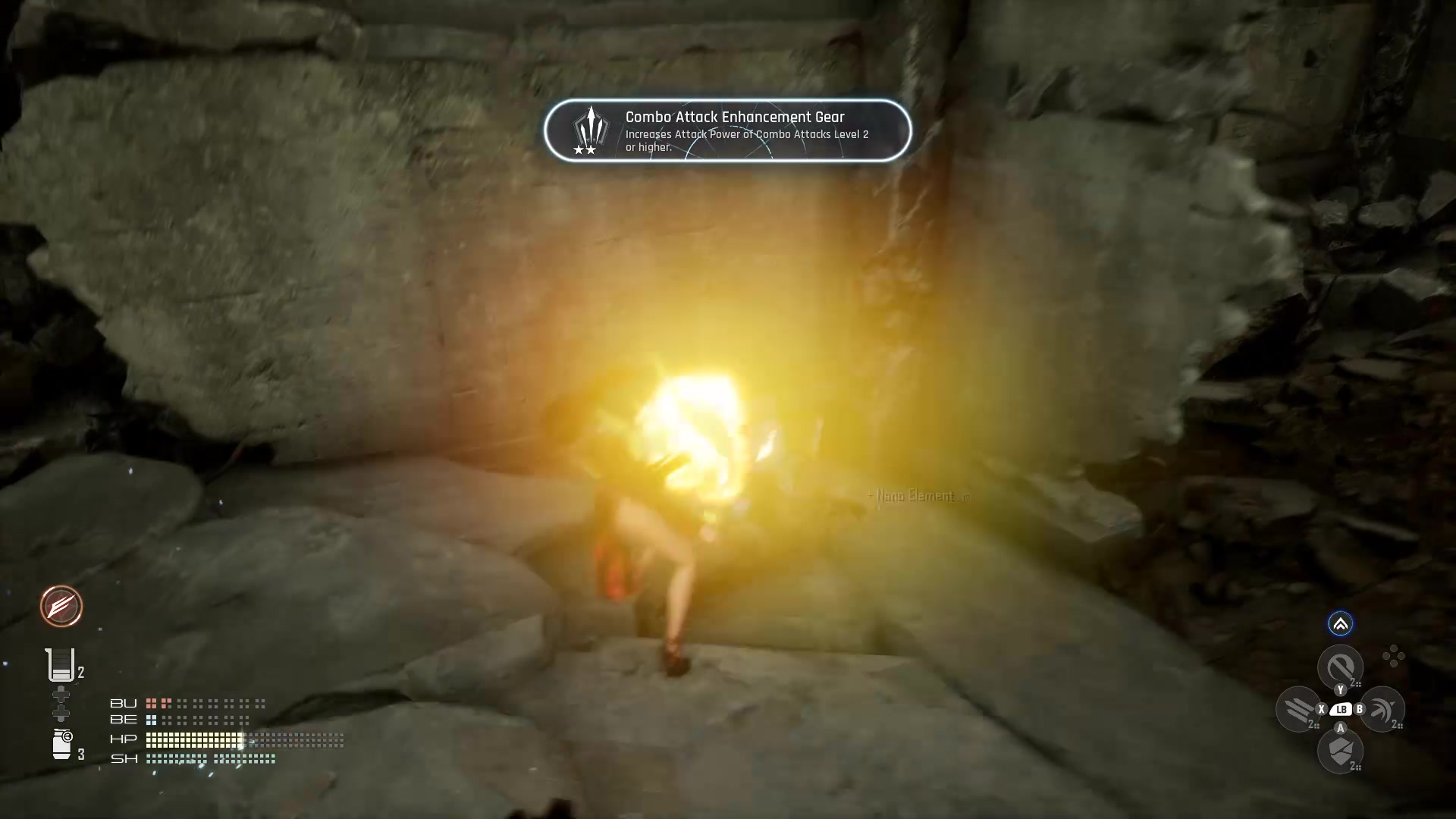Screen dimensions: 1456x819
Task: Click the red attack ability icon bottom-left
Action: [61, 607]
